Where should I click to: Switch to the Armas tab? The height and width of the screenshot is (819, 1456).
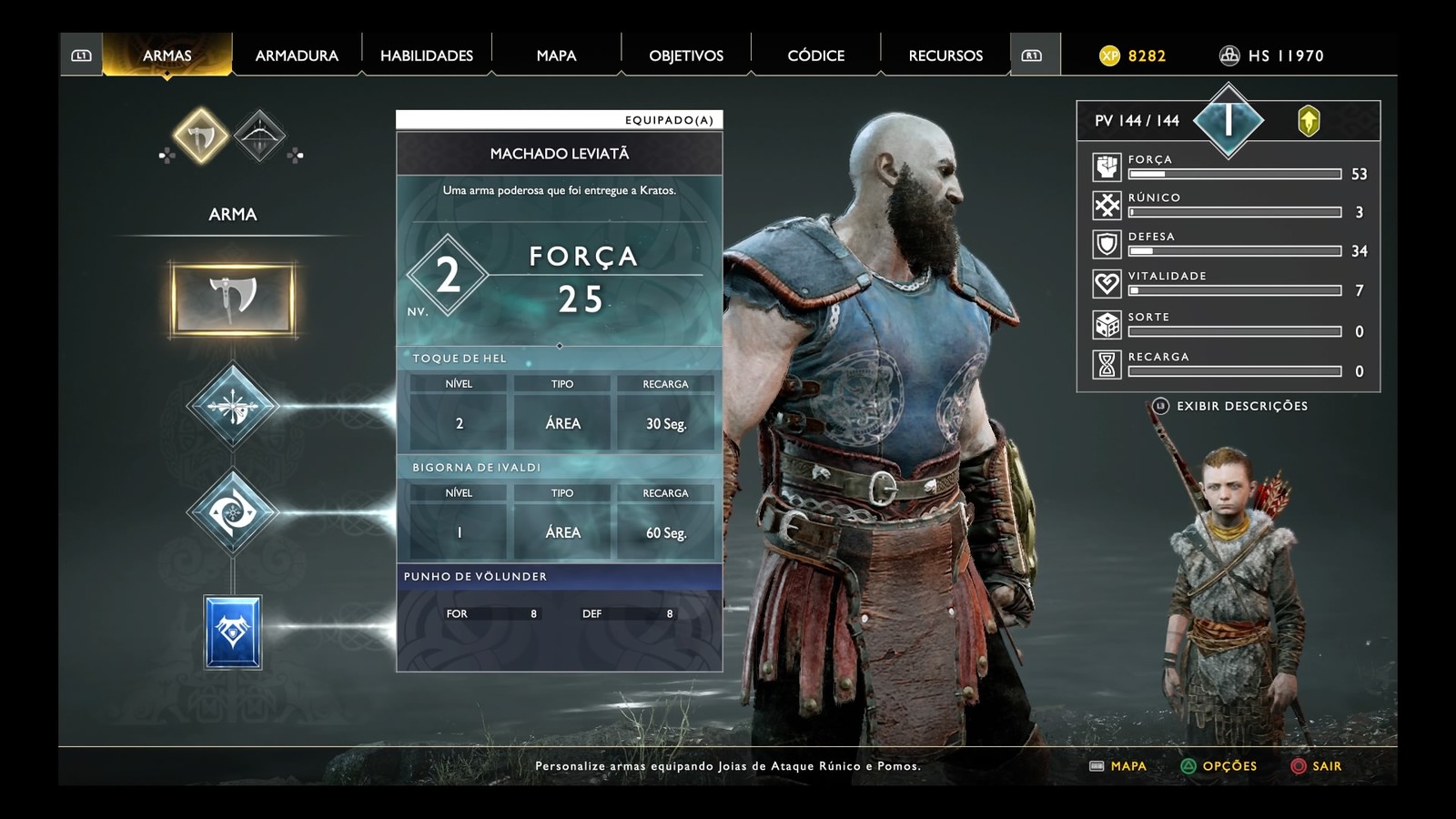(167, 56)
